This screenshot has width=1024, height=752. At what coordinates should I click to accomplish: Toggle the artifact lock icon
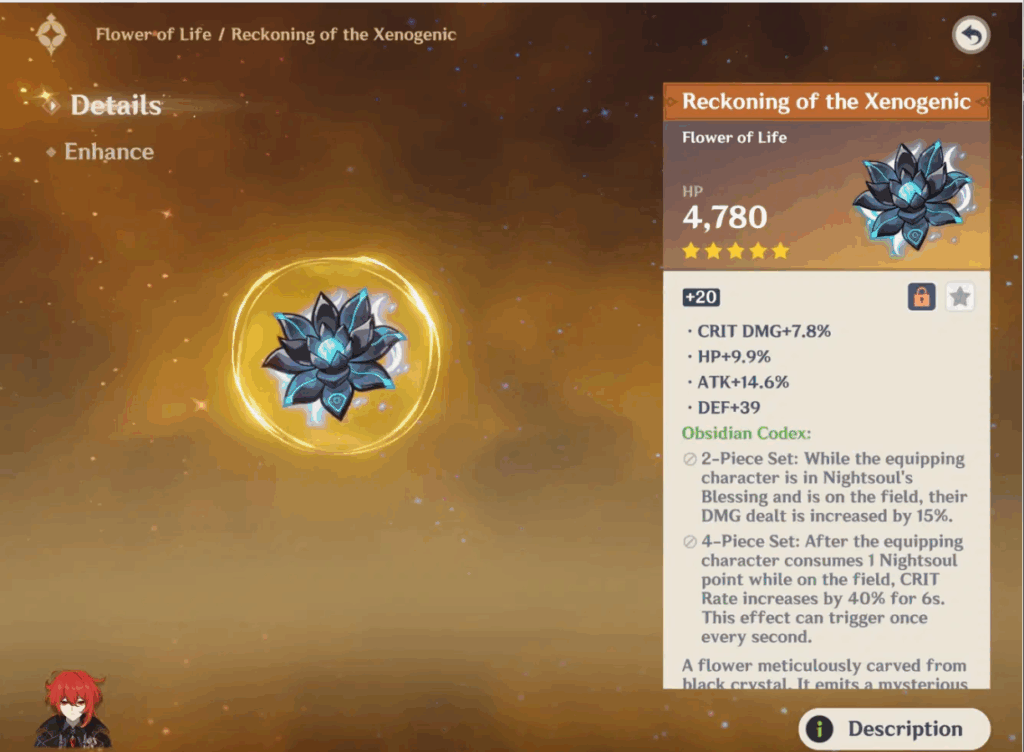pyautogui.click(x=921, y=296)
